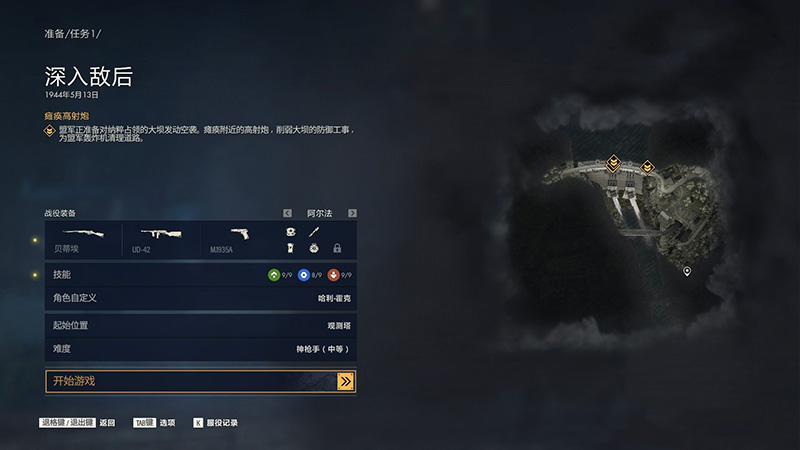Open the 服役记录 service record

(222, 423)
